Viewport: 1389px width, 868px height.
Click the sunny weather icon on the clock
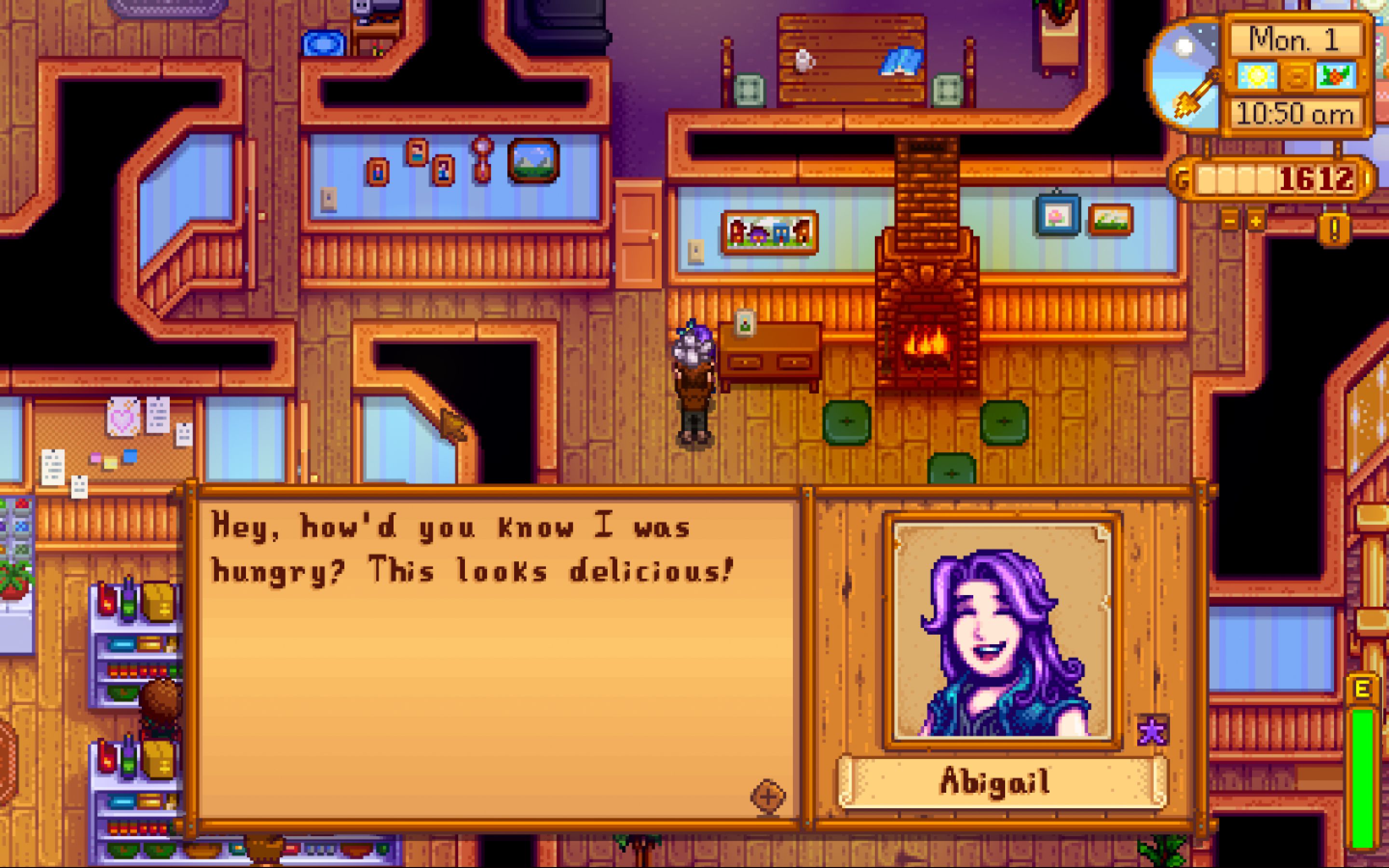point(1257,76)
